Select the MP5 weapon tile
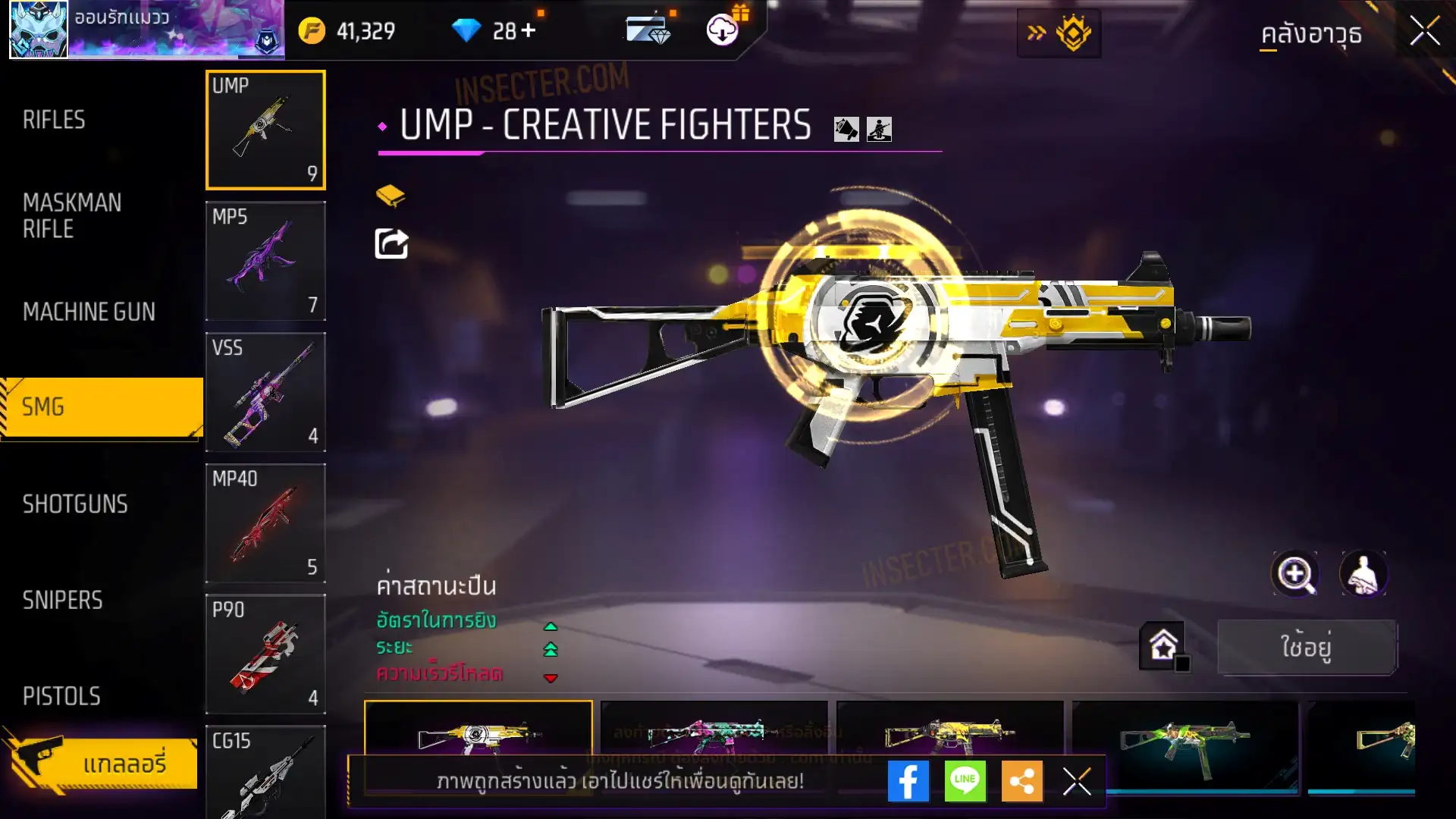Viewport: 1456px width, 819px height. pos(265,261)
